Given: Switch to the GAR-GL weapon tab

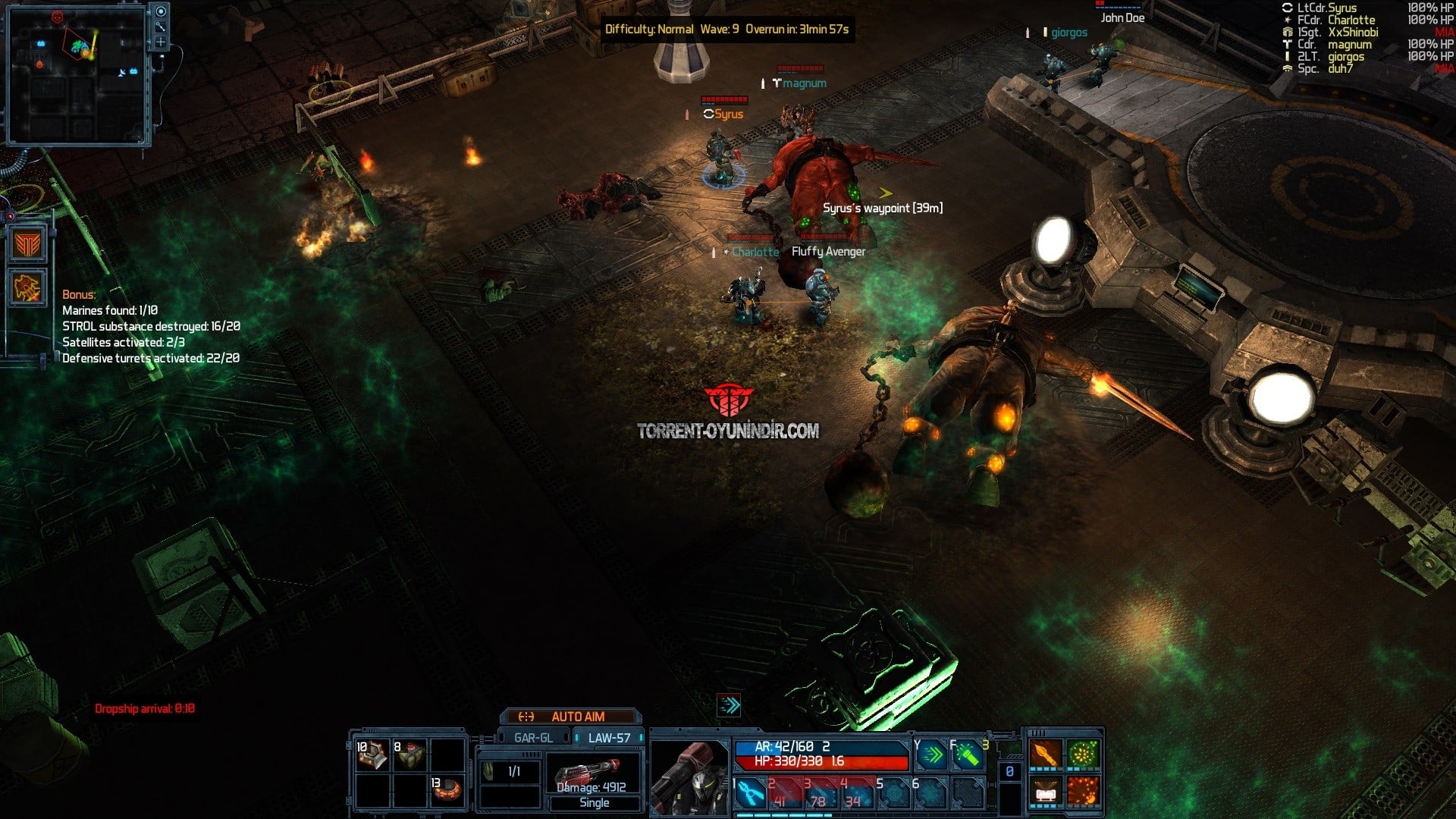Looking at the screenshot, I should [x=533, y=738].
